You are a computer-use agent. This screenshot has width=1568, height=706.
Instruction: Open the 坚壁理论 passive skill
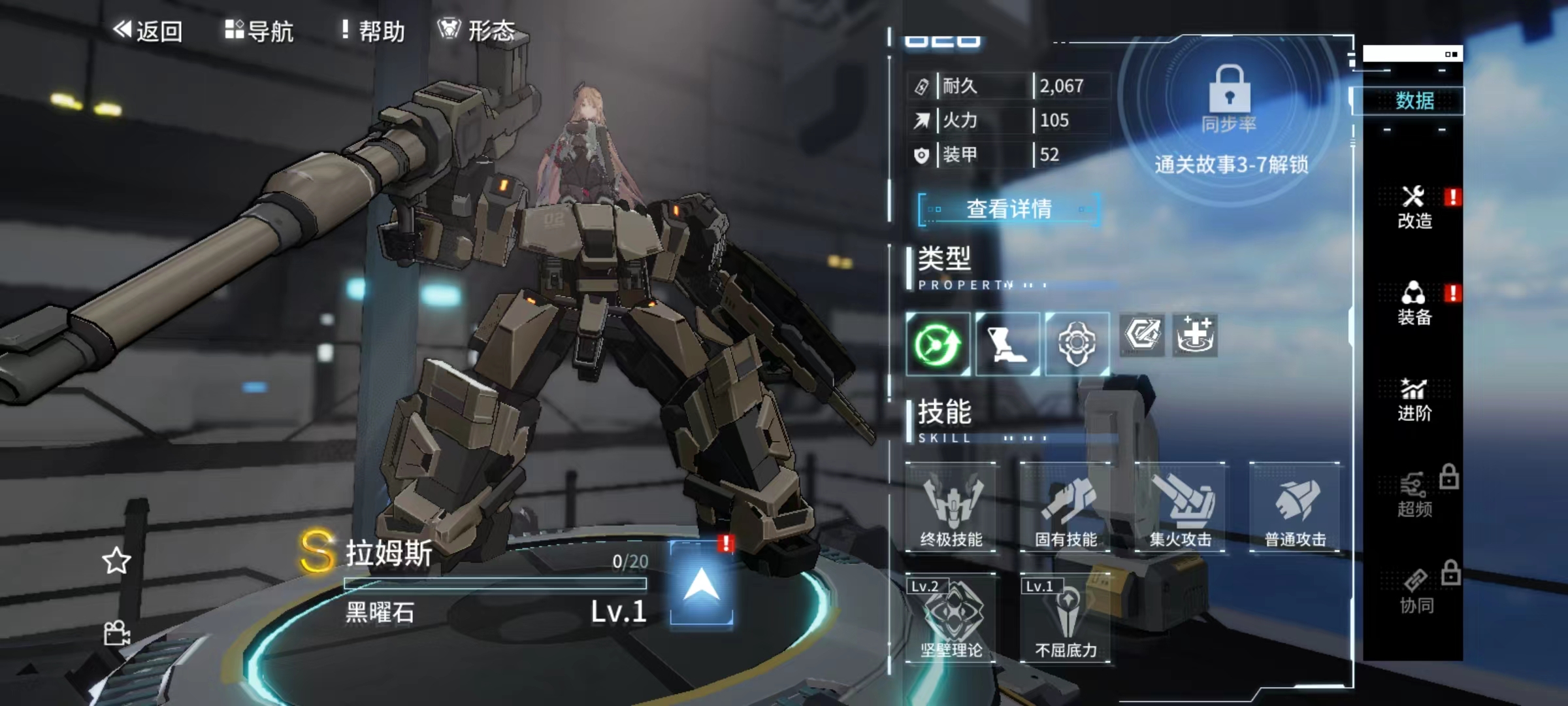(951, 618)
